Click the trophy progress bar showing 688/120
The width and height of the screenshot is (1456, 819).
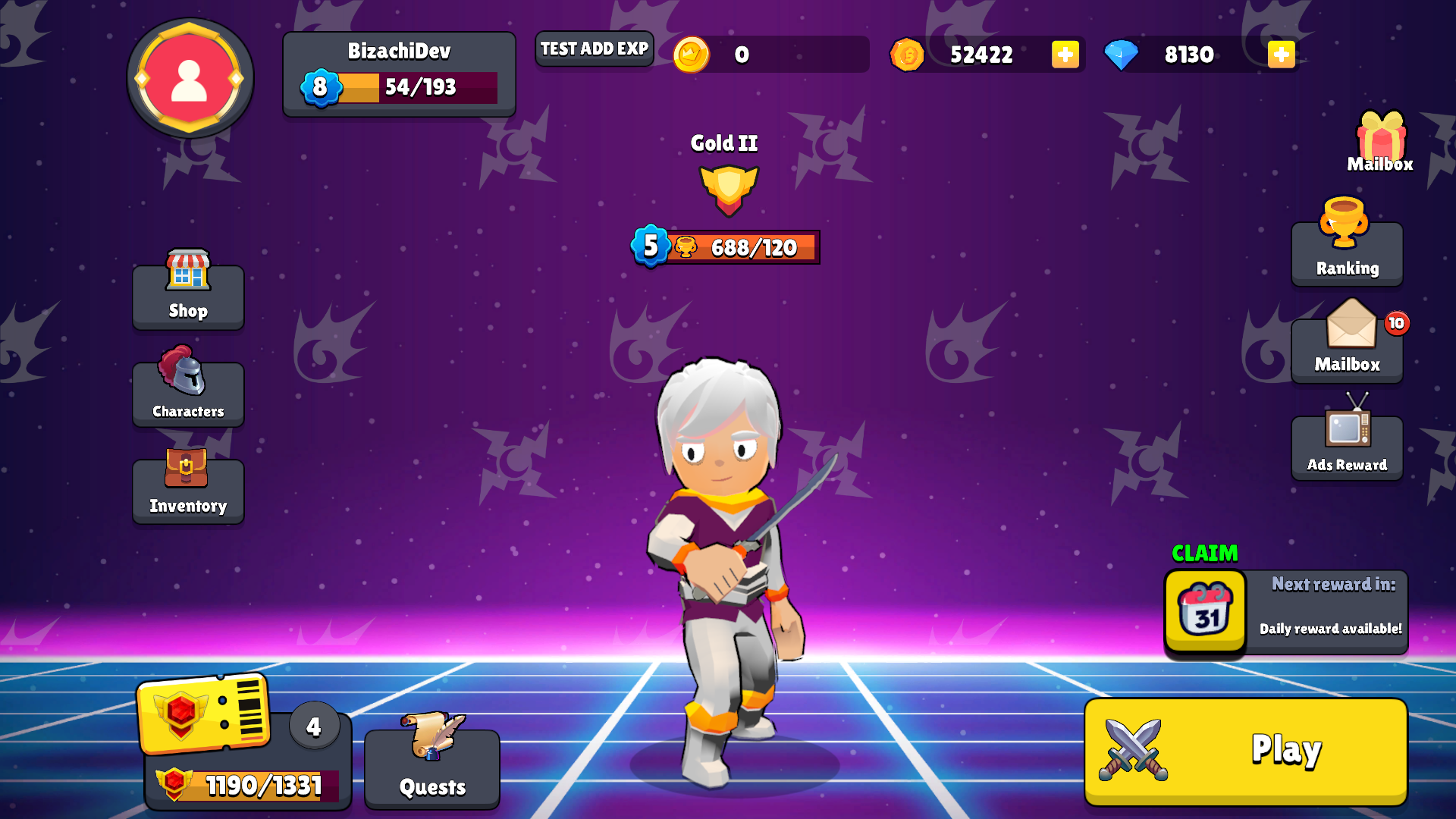click(726, 246)
